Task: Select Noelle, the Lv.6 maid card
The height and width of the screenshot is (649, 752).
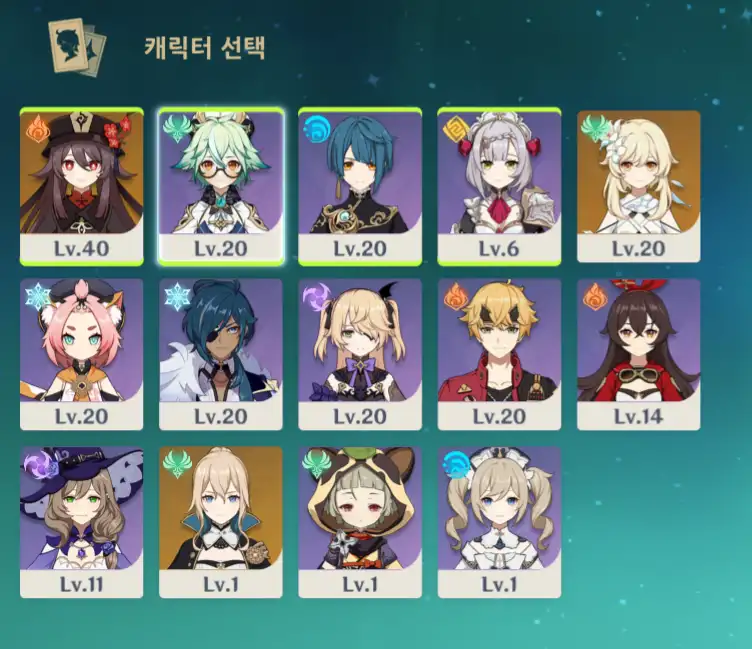Action: pyautogui.click(x=499, y=186)
